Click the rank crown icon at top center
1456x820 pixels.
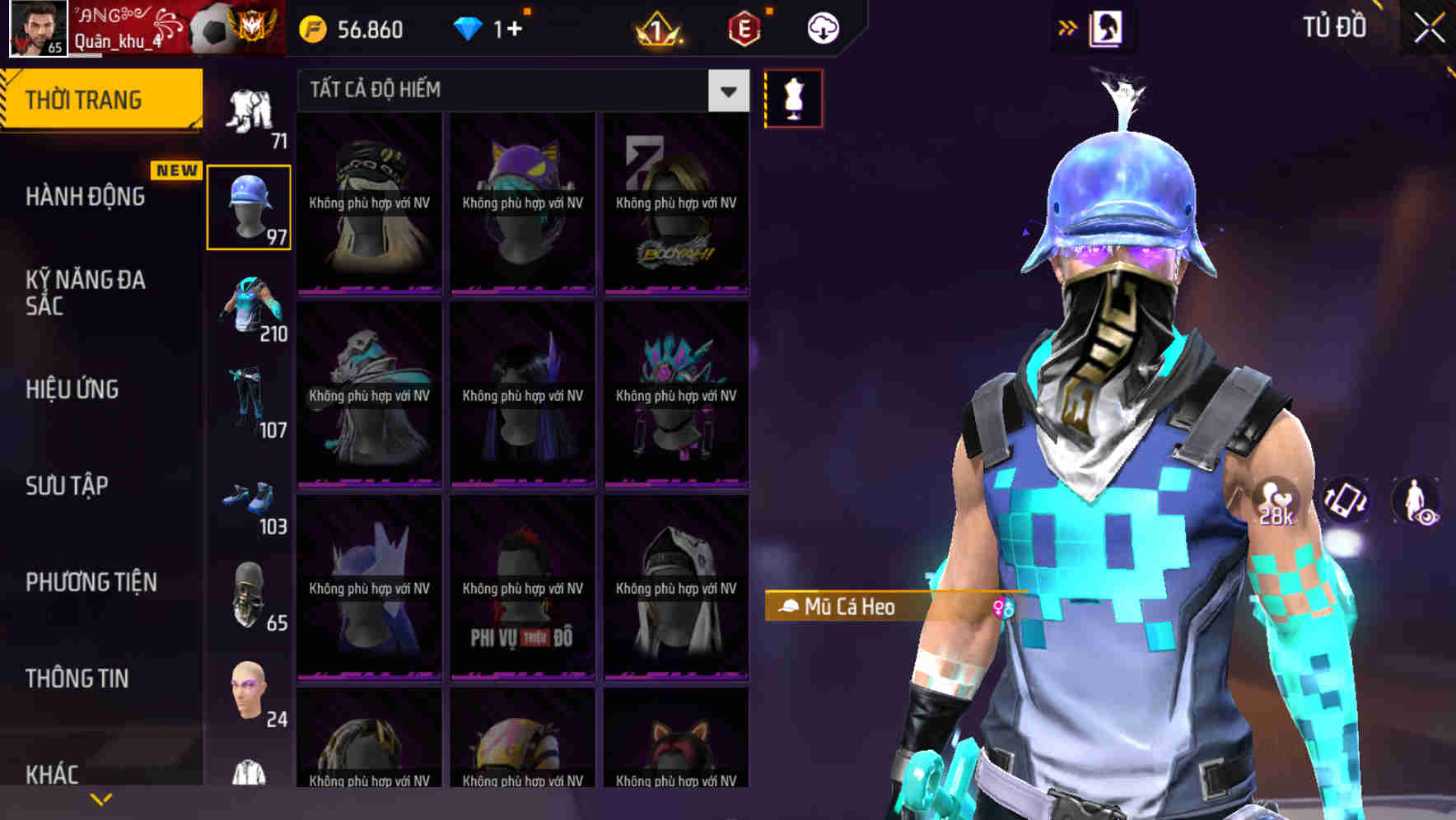click(x=658, y=29)
